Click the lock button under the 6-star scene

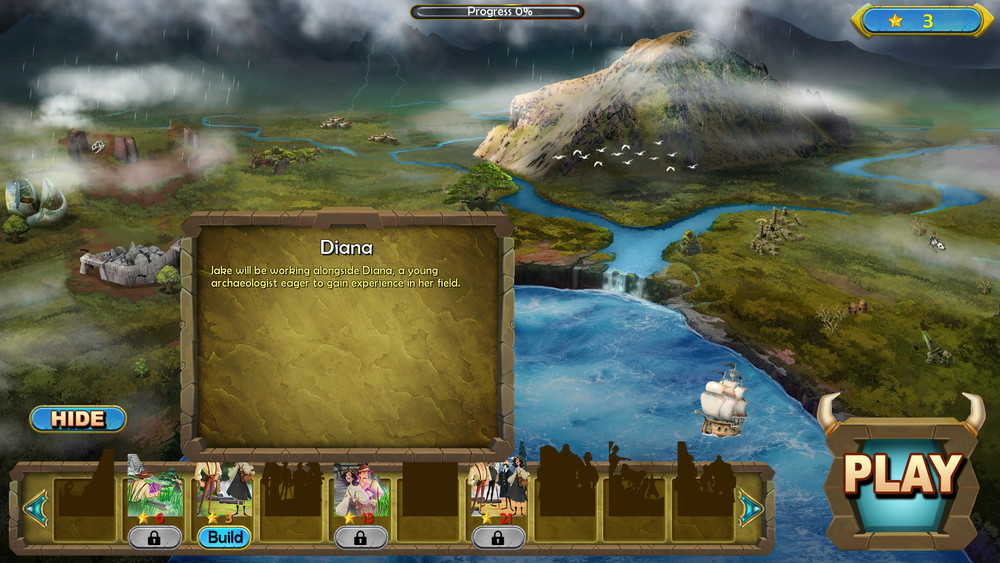point(155,537)
